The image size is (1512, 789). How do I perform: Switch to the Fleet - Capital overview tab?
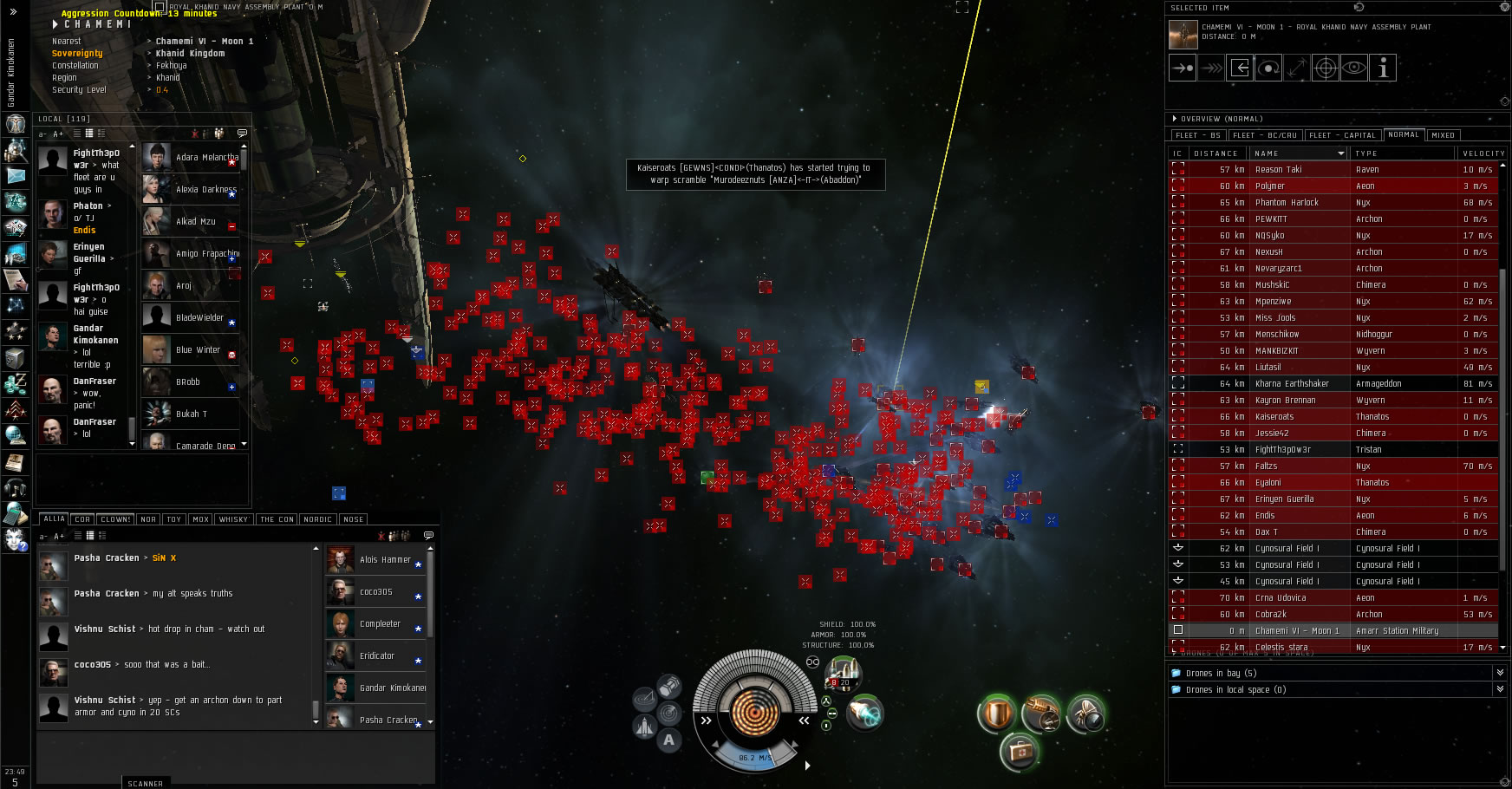click(1342, 135)
